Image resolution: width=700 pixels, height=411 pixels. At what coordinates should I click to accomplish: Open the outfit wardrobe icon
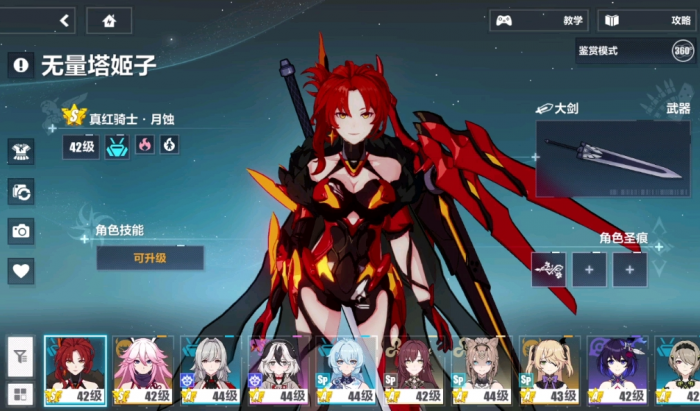(x=21, y=151)
